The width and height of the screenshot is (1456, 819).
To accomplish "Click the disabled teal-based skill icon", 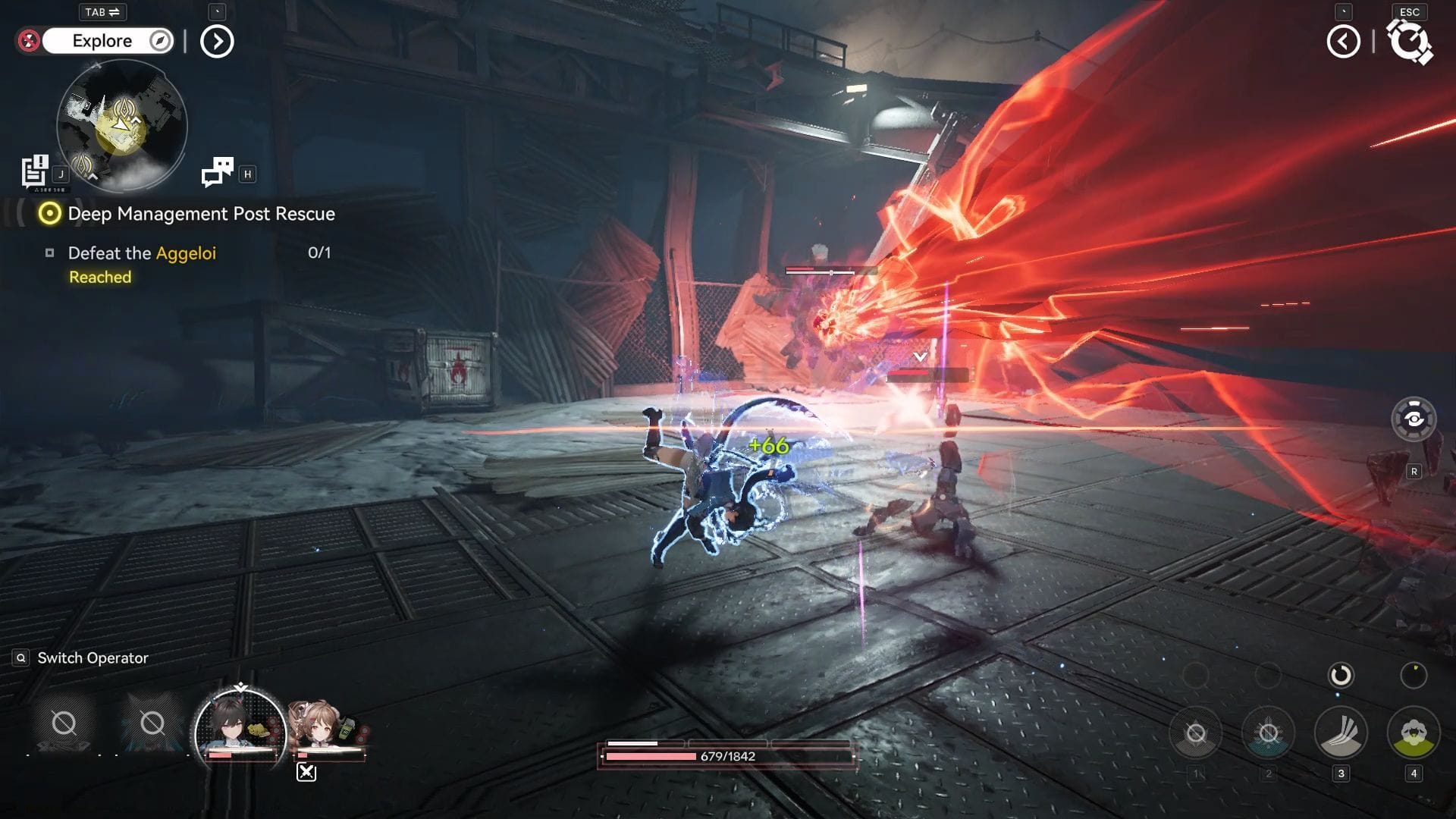I will pyautogui.click(x=1268, y=733).
